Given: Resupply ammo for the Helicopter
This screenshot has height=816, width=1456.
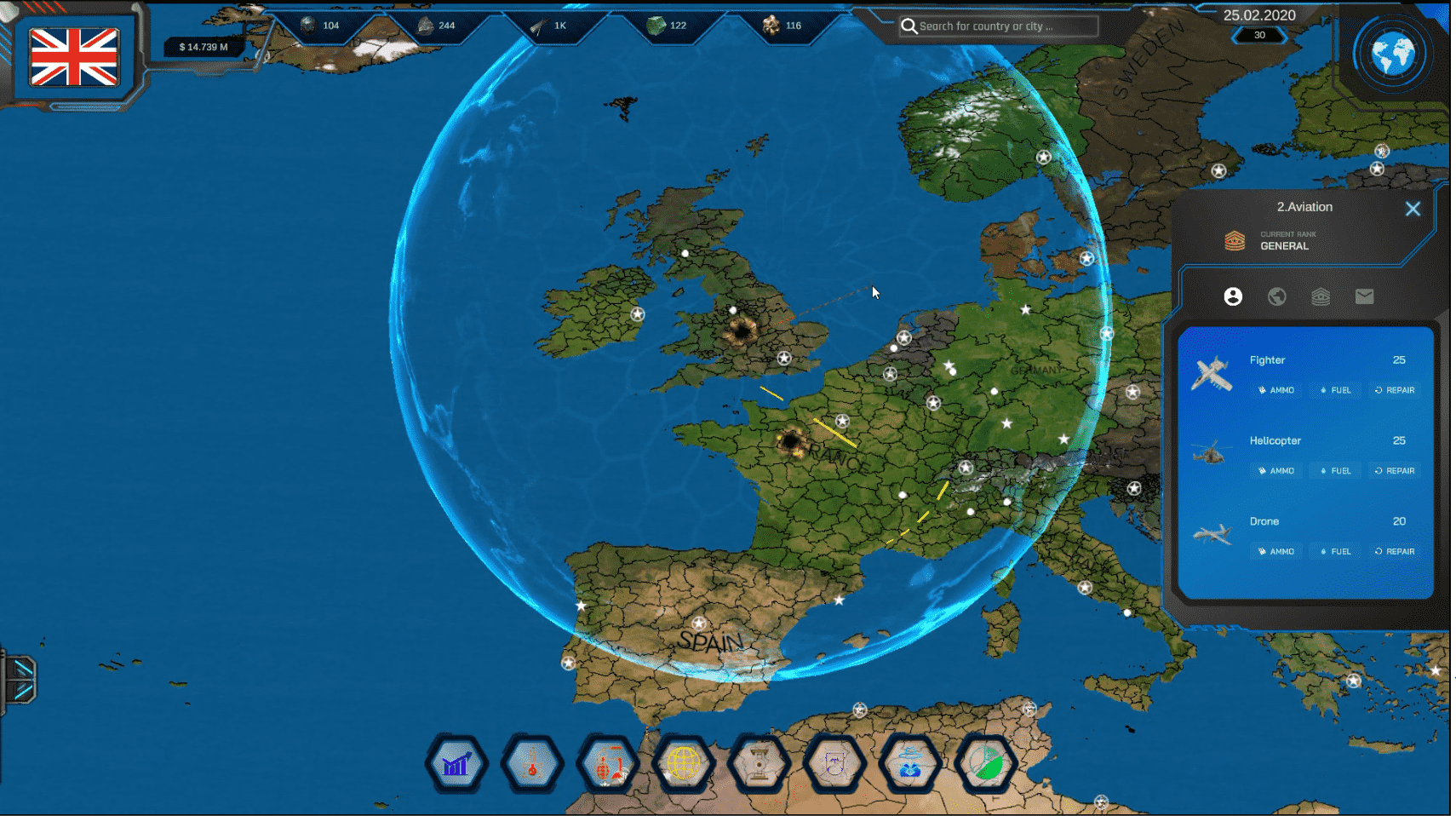Looking at the screenshot, I should pos(1275,471).
